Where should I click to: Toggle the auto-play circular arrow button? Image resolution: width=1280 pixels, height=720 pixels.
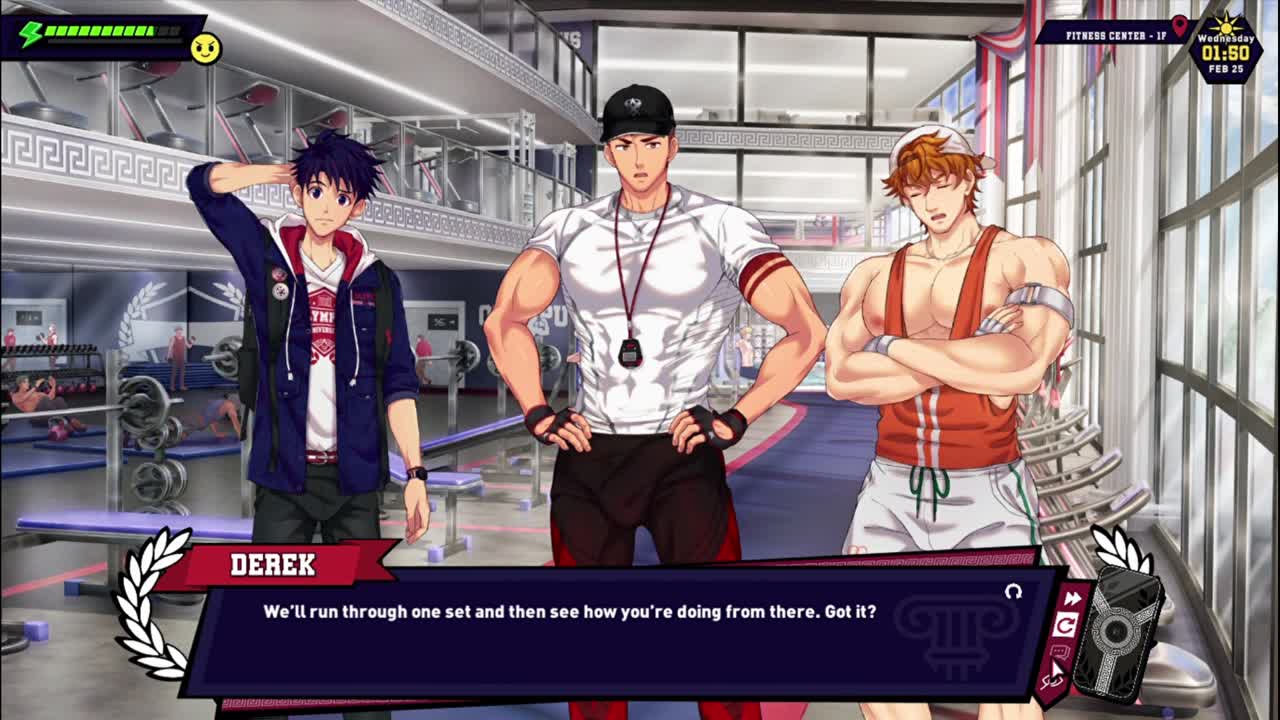click(1066, 626)
